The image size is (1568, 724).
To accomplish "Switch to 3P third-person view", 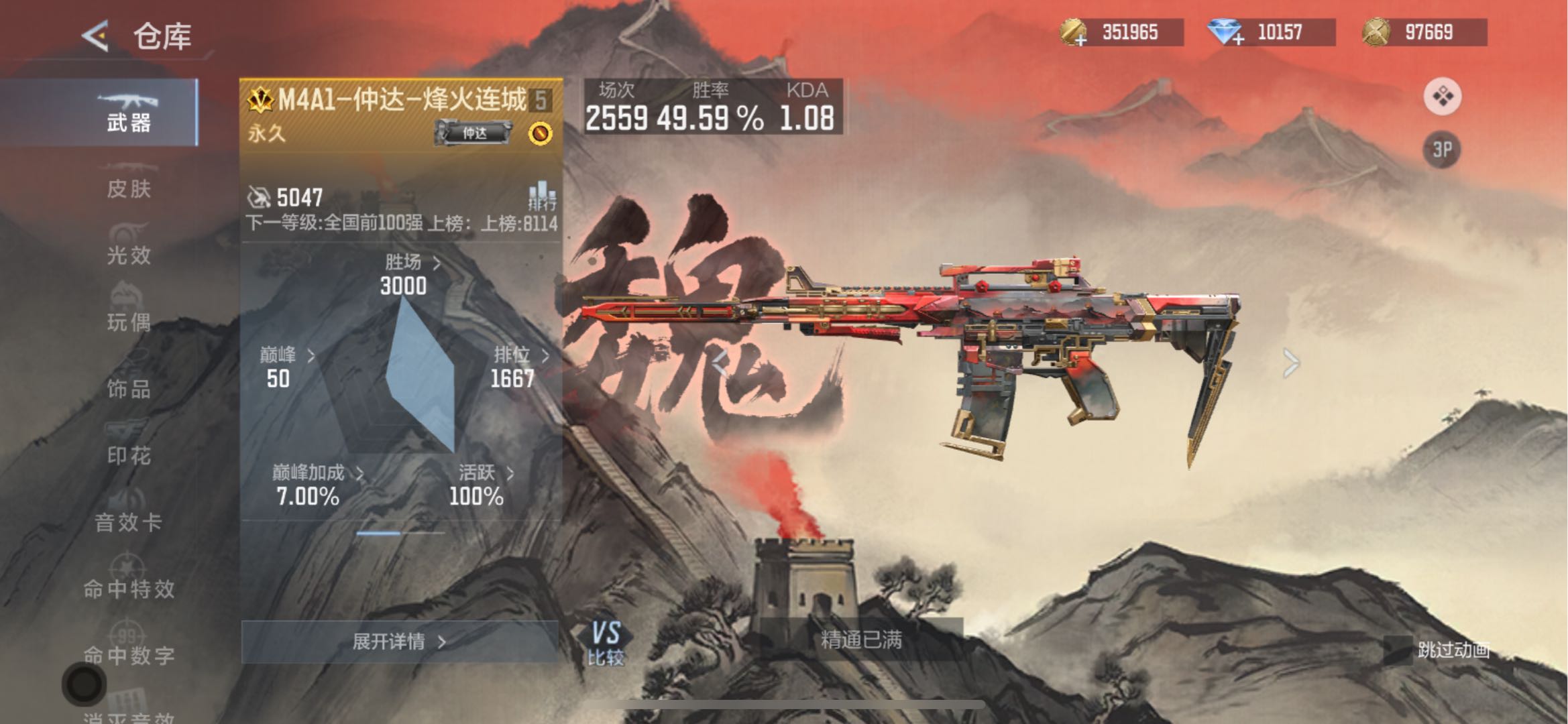I will [1442, 149].
